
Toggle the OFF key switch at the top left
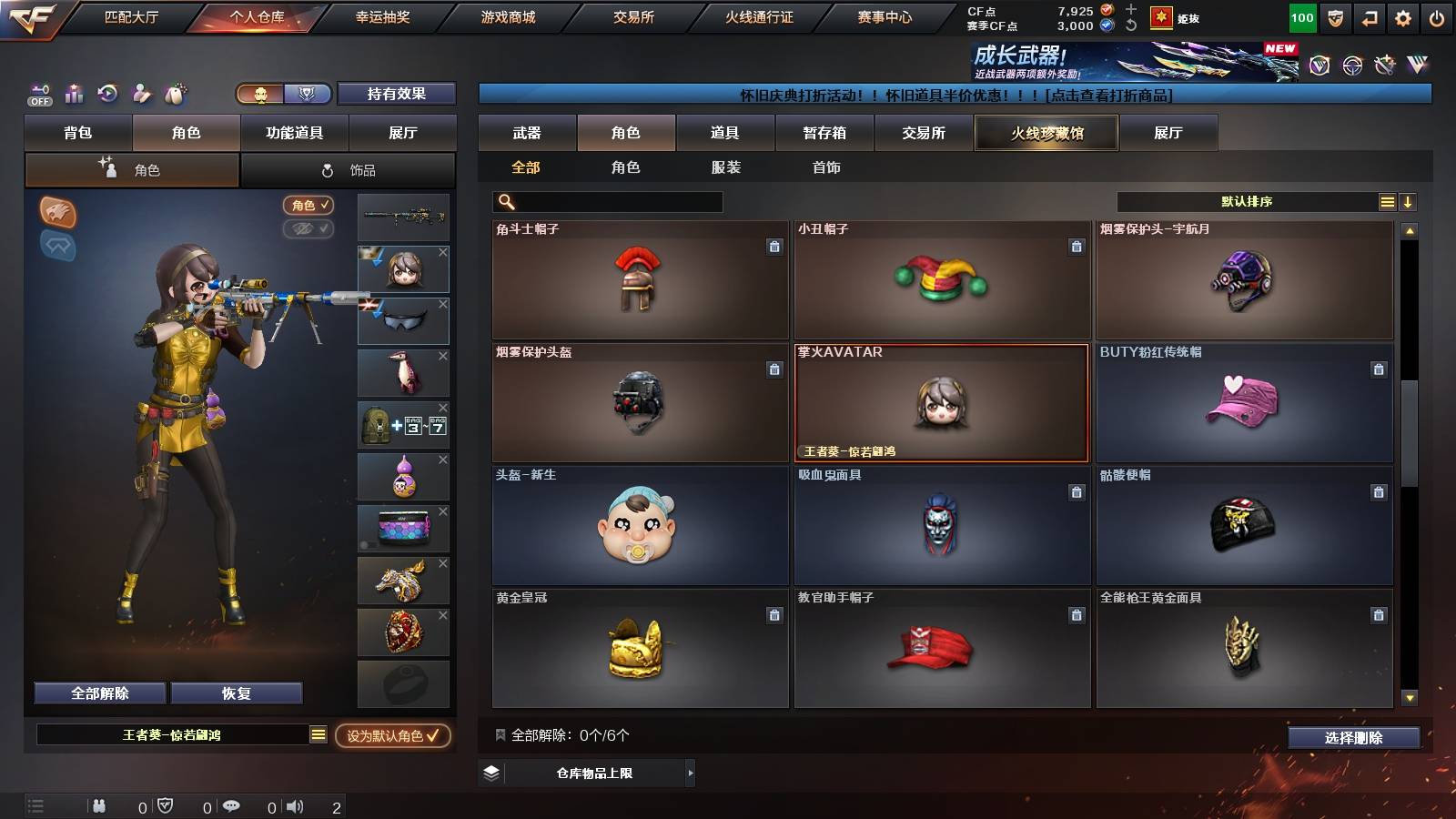[39, 96]
